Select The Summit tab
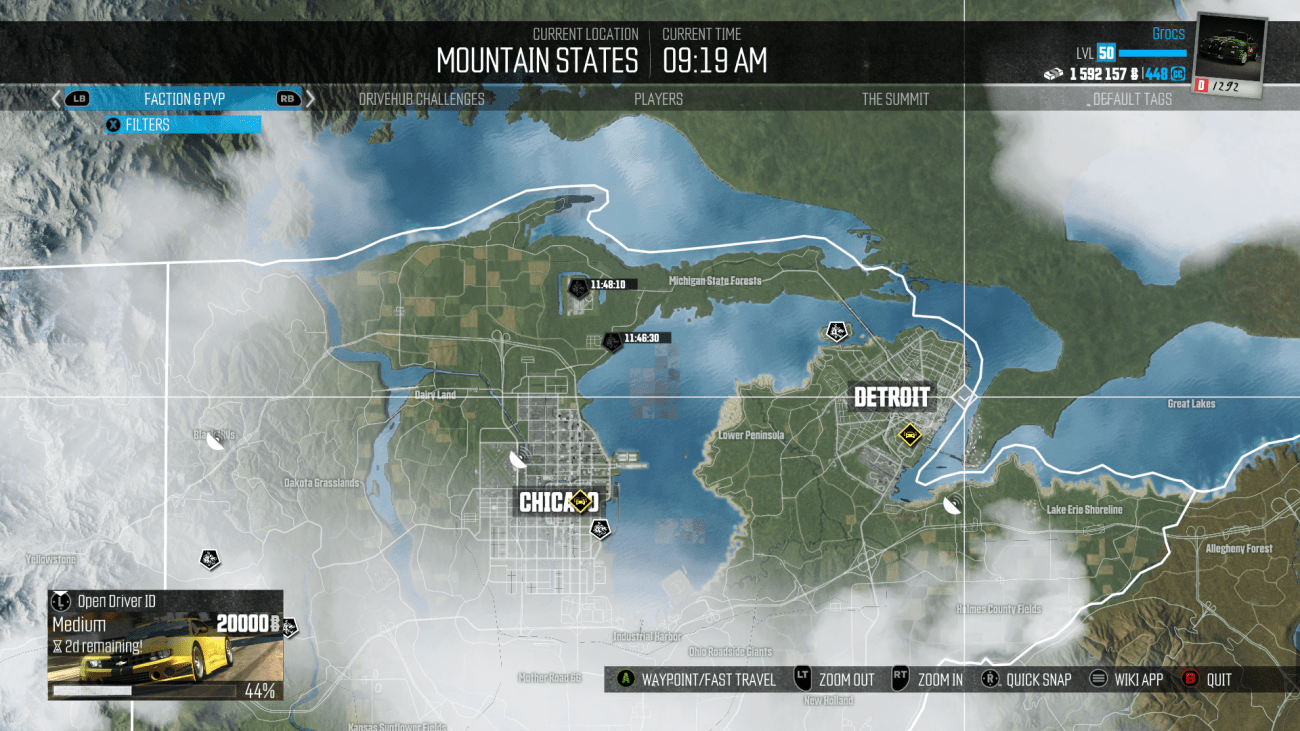This screenshot has height=731, width=1300. point(895,99)
